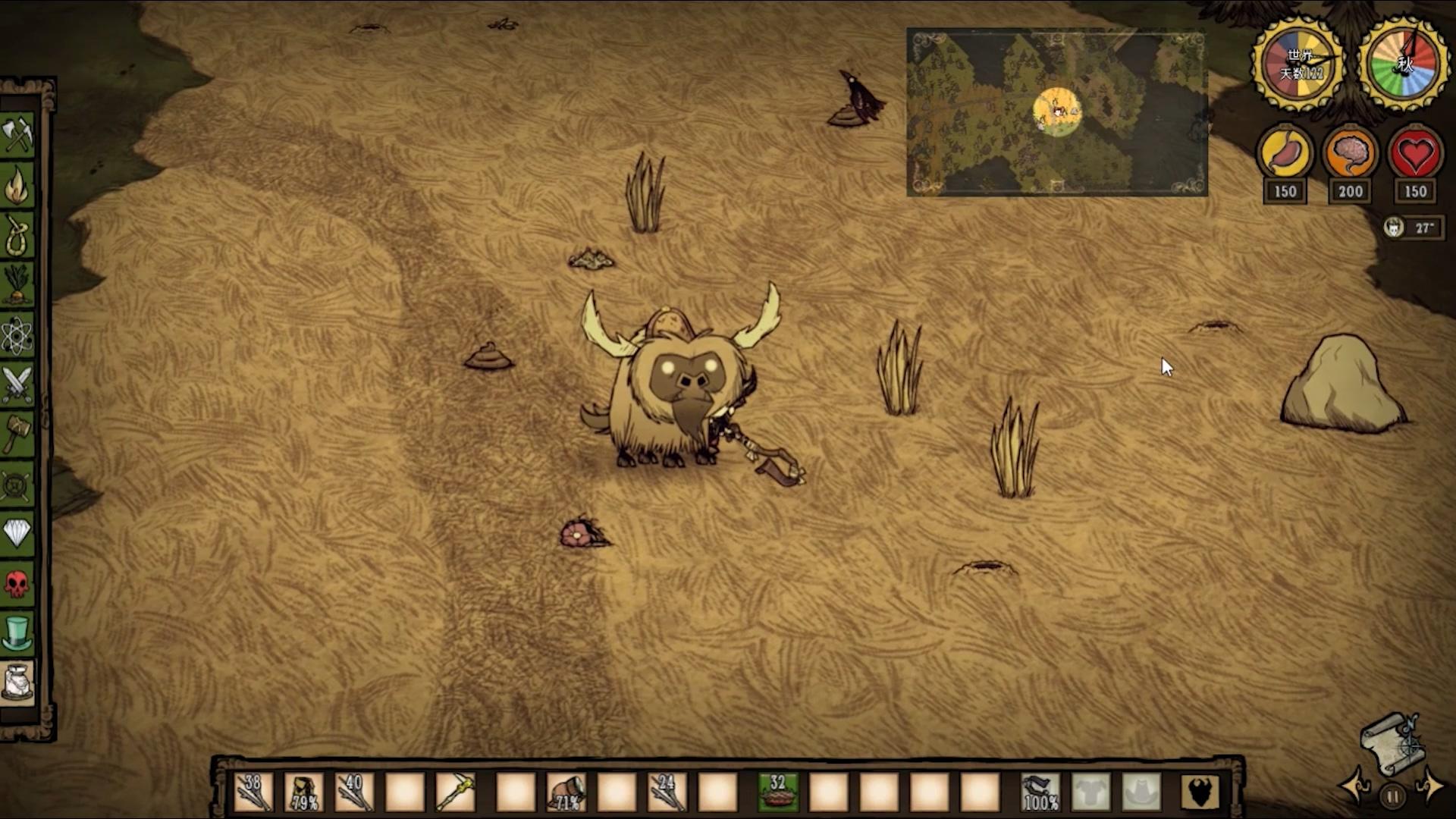
Task: Rotate the camera left
Action: [x=1353, y=785]
